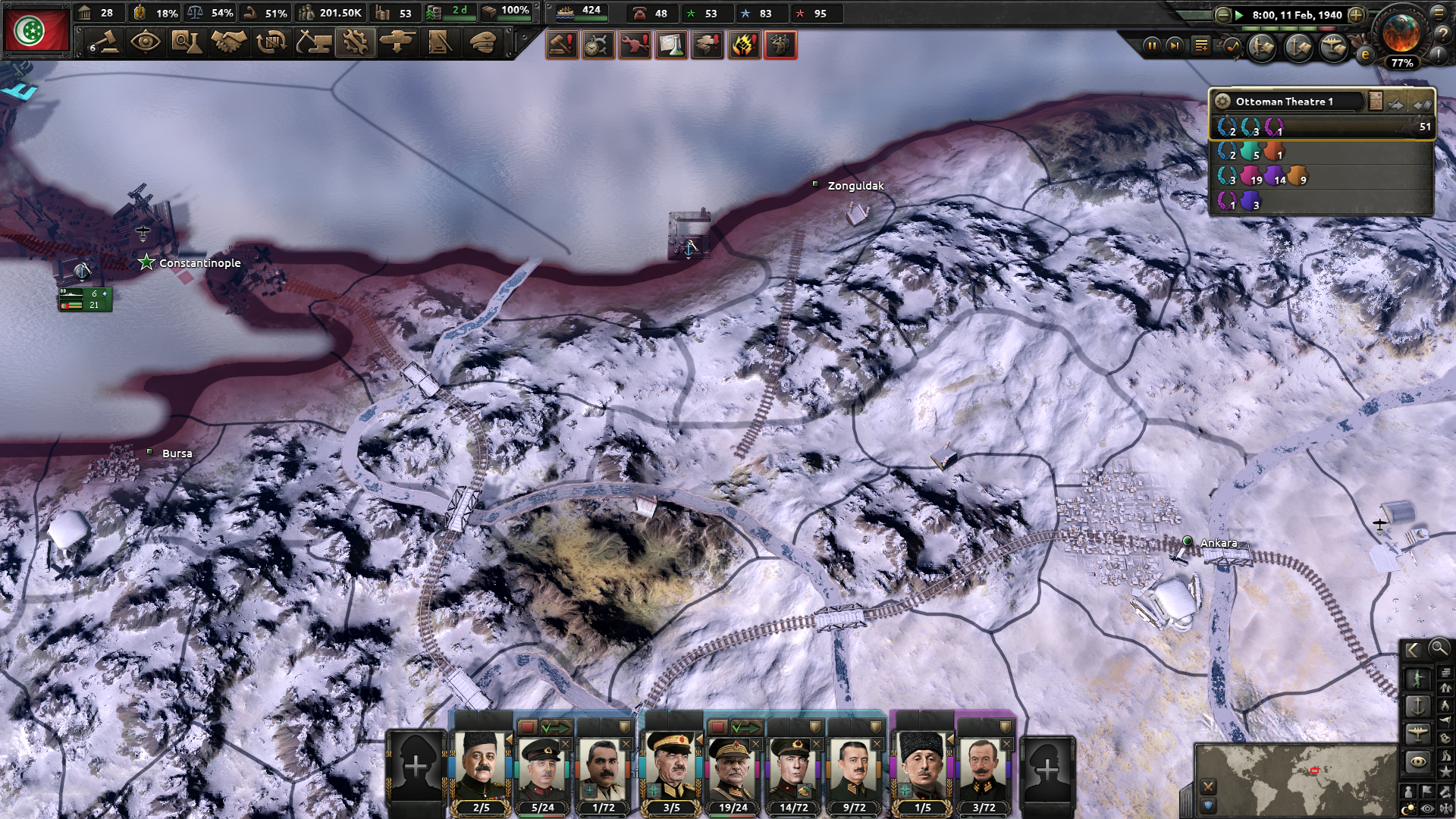Viewport: 1456px width, 819px height.
Task: Click the game speed bar below the date
Action: click(1287, 29)
